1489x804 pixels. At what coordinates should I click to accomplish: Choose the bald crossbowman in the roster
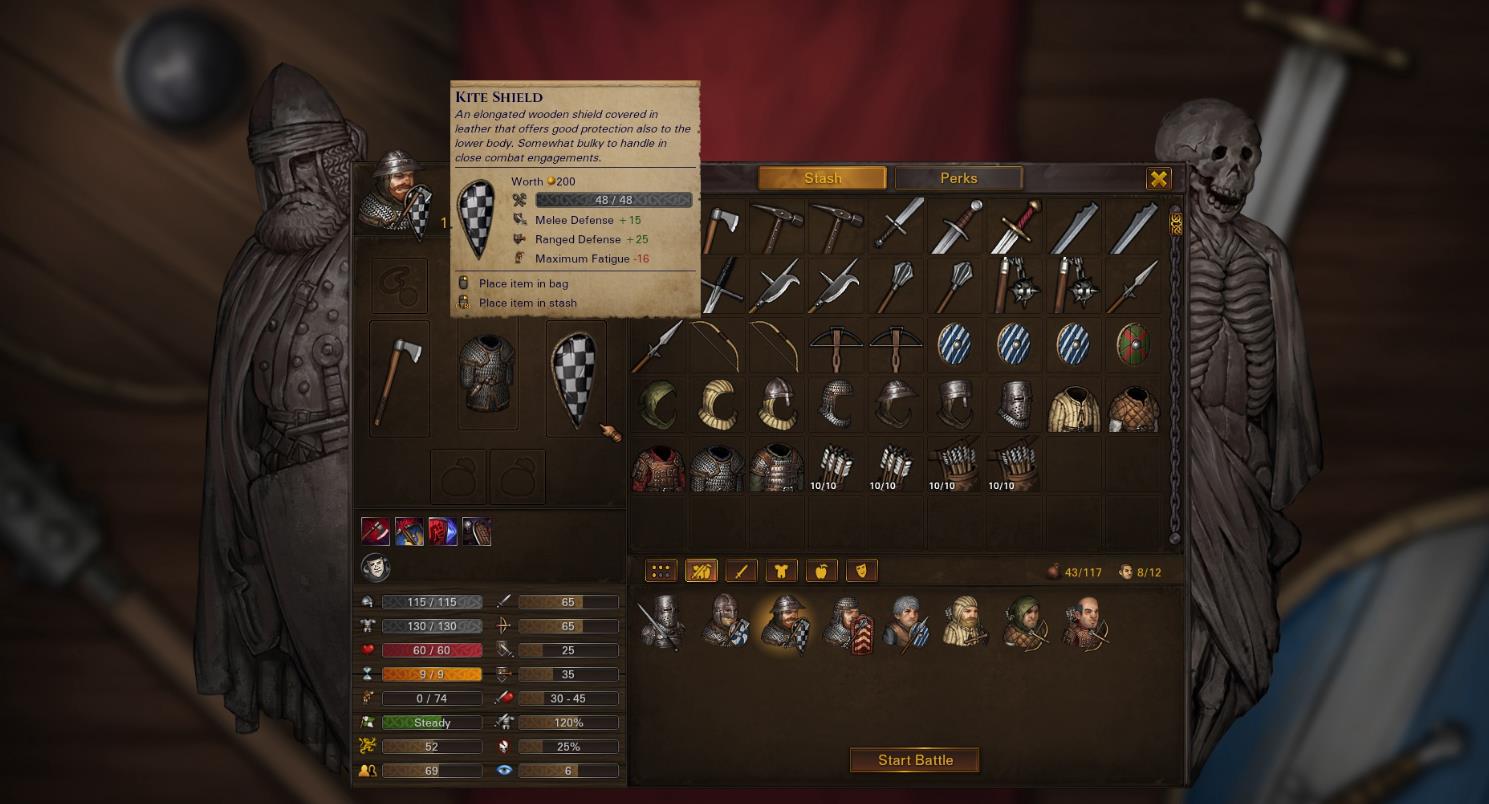click(x=1085, y=622)
